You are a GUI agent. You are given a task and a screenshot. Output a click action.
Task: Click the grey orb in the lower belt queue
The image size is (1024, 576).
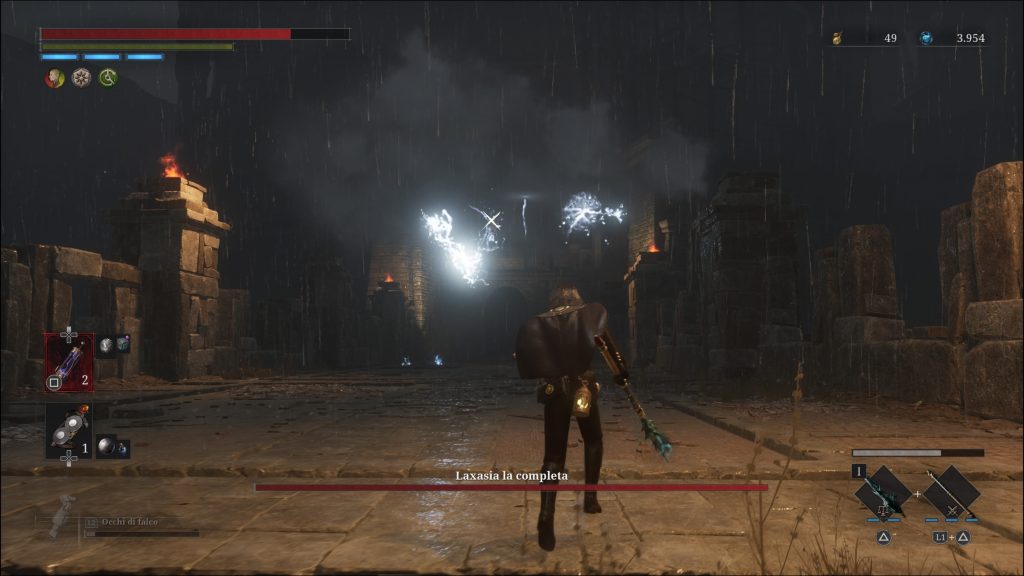(x=106, y=446)
